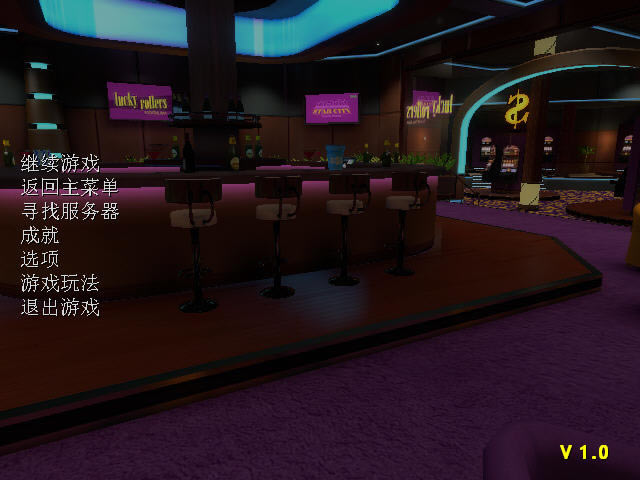Select 继续游戏 to resume the game

point(60,163)
